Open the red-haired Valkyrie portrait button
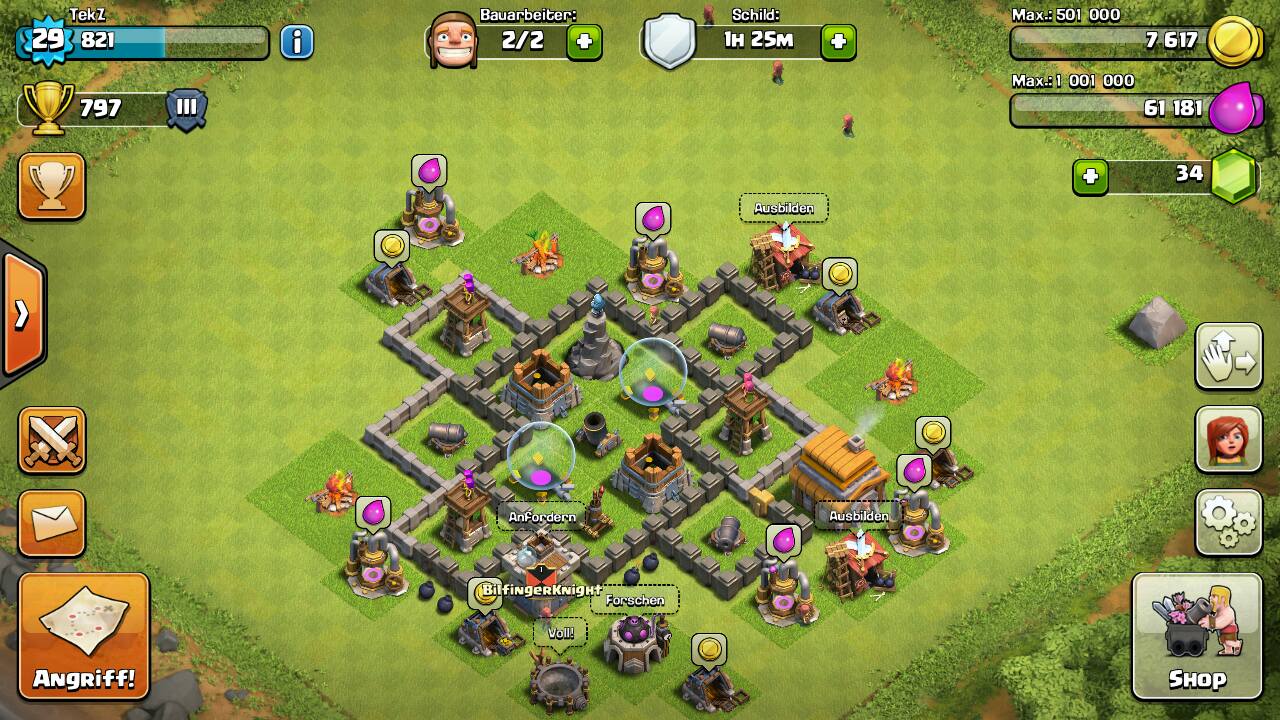This screenshot has height=720, width=1280. (1228, 439)
